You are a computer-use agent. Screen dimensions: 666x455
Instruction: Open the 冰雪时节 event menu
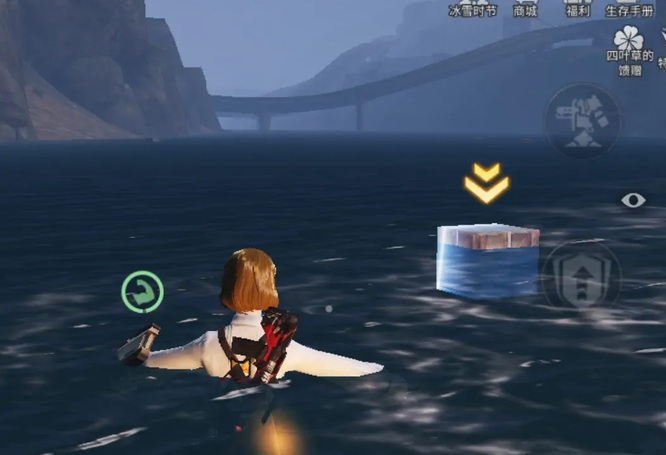(474, 8)
